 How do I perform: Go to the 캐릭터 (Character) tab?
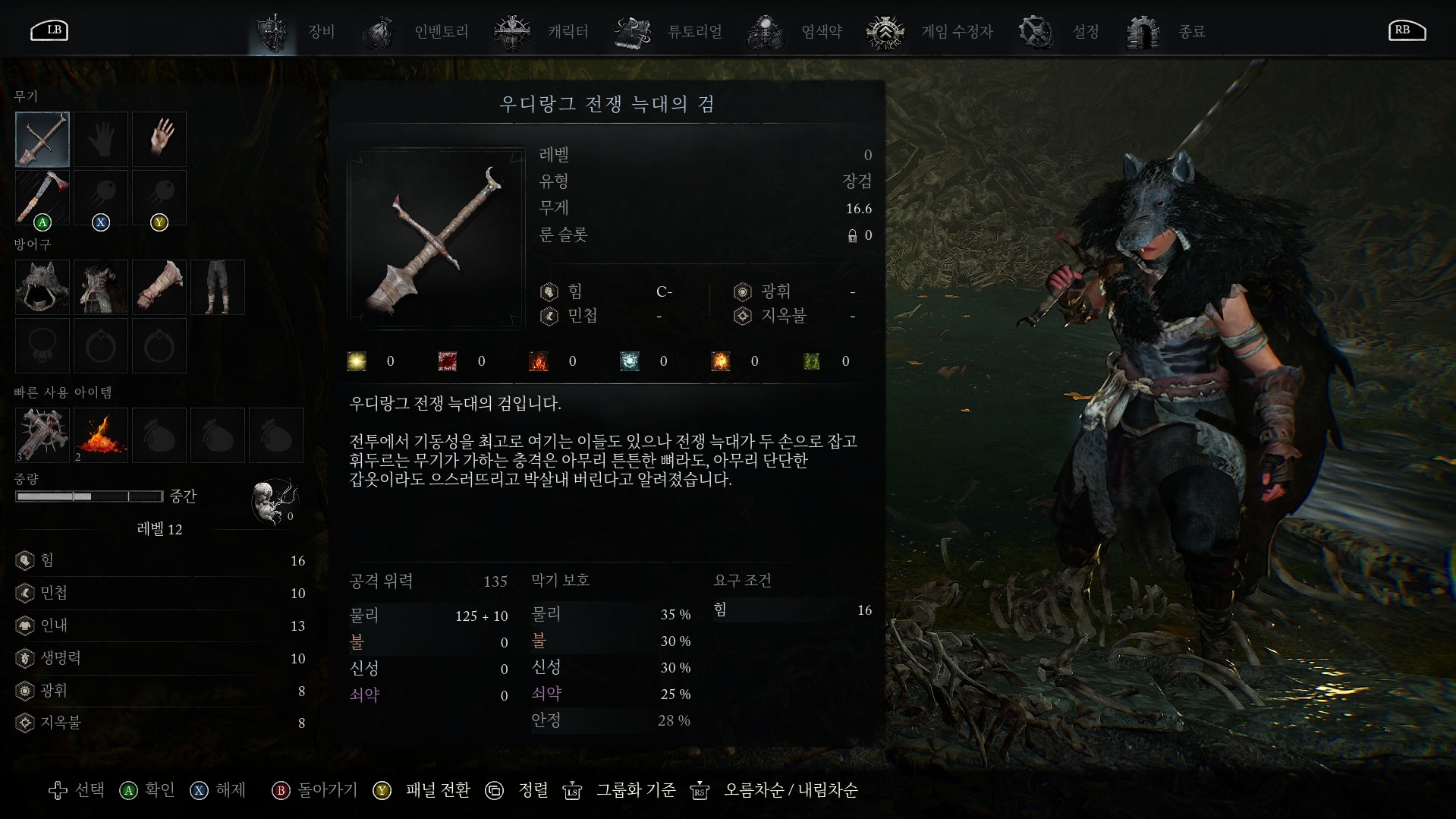[541, 32]
